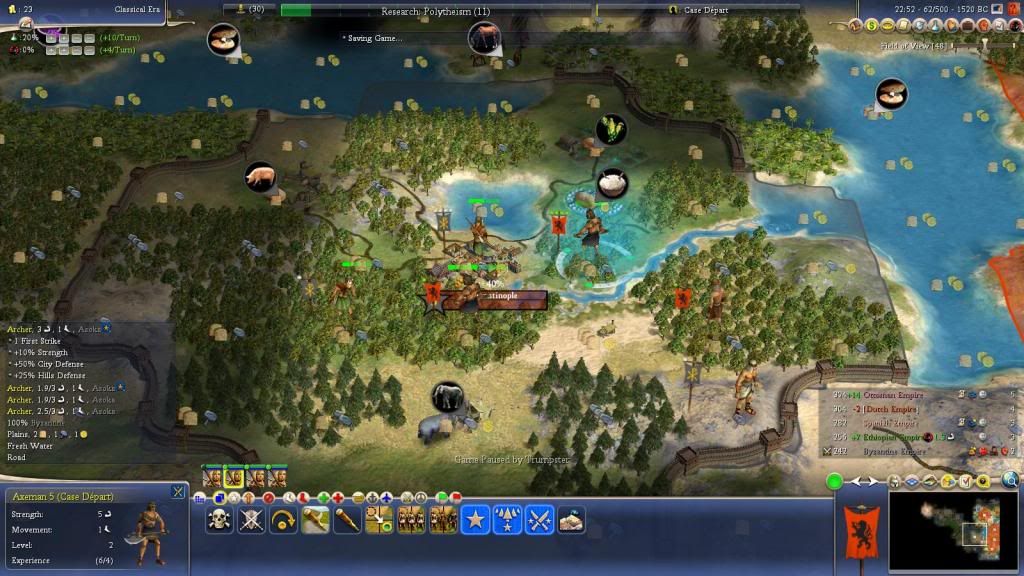Choose the yellow curved arrow skip-turn command
The image size is (1024, 576).
pos(284,519)
